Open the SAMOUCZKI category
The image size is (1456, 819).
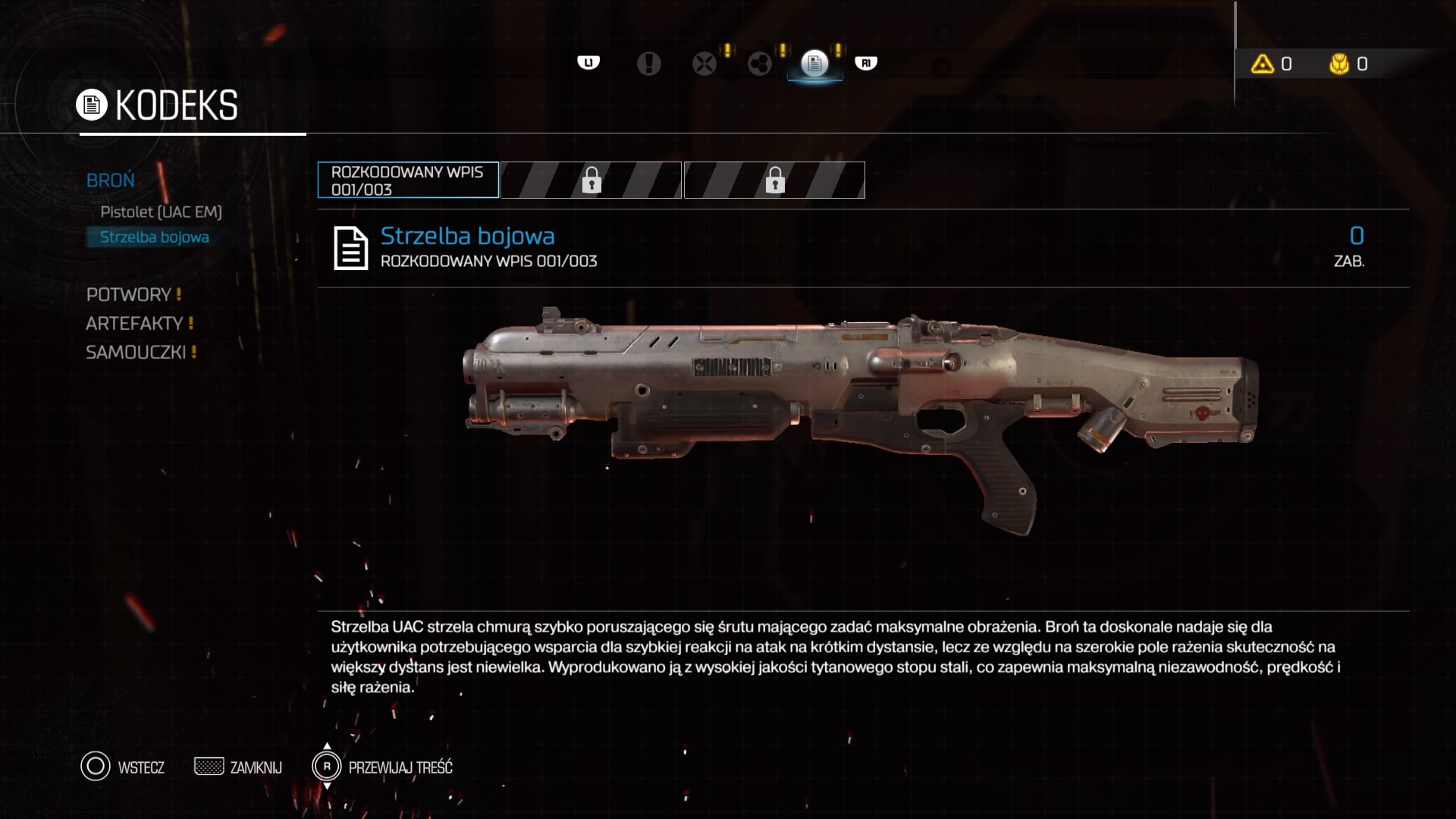point(136,352)
